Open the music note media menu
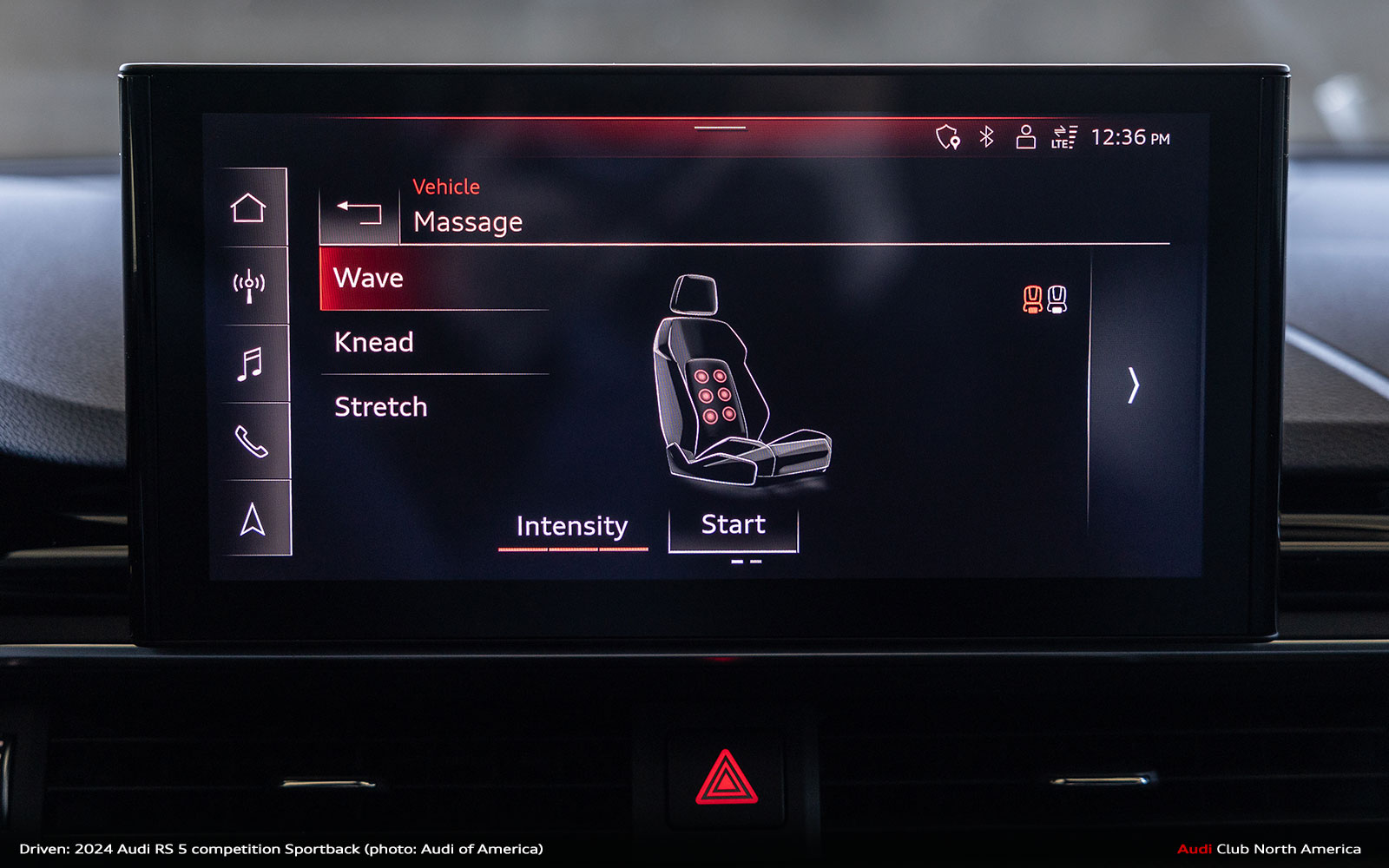This screenshot has width=1389, height=868. (x=250, y=364)
